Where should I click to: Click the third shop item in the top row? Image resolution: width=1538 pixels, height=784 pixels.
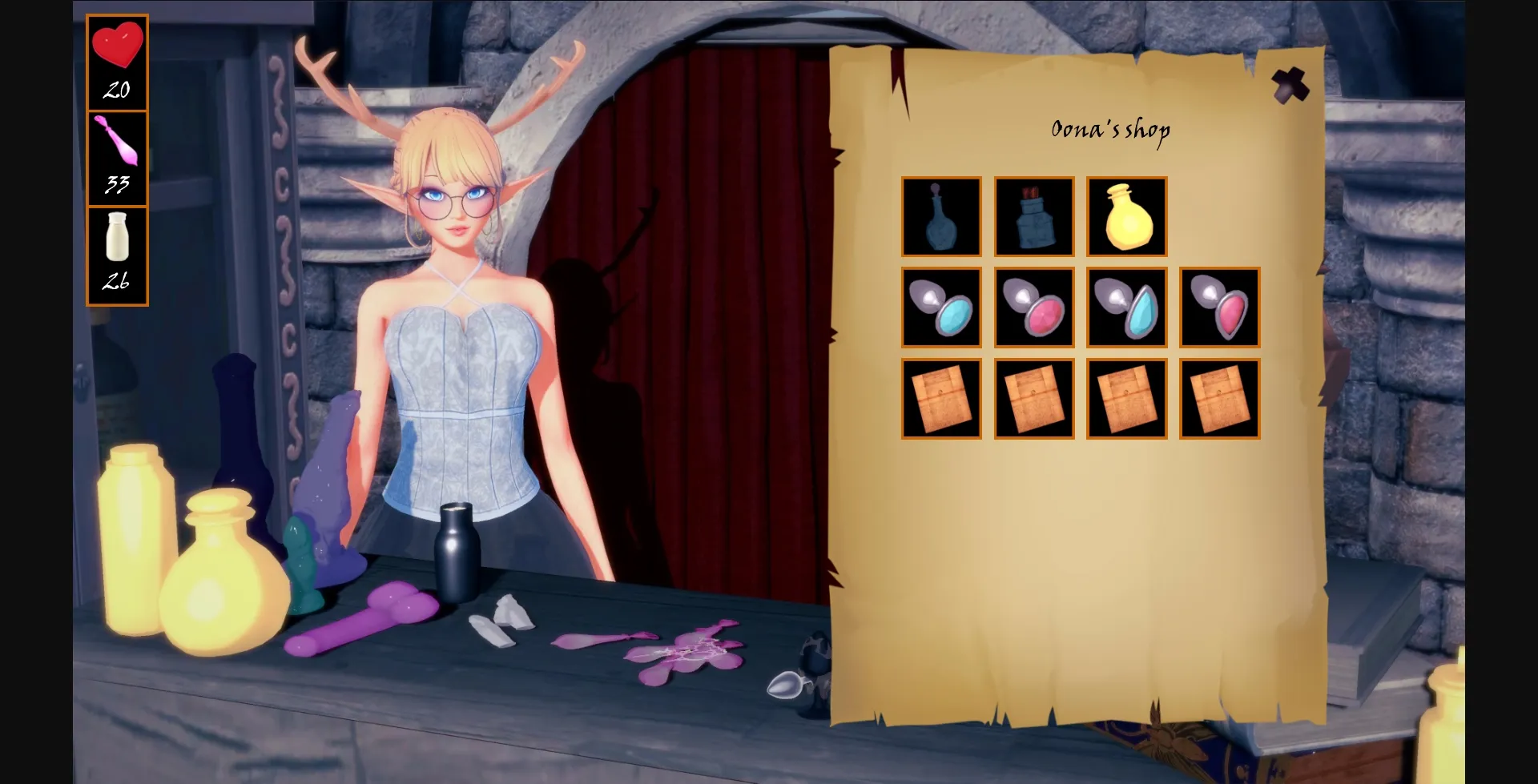[1126, 217]
